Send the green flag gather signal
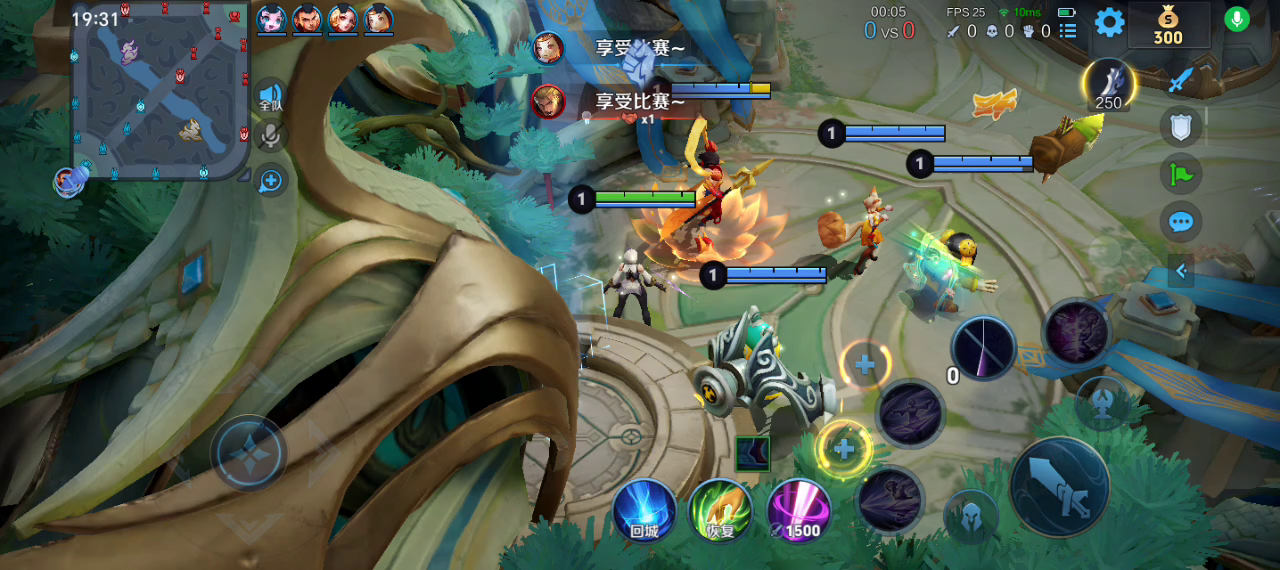The image size is (1280, 570). [x=1181, y=174]
